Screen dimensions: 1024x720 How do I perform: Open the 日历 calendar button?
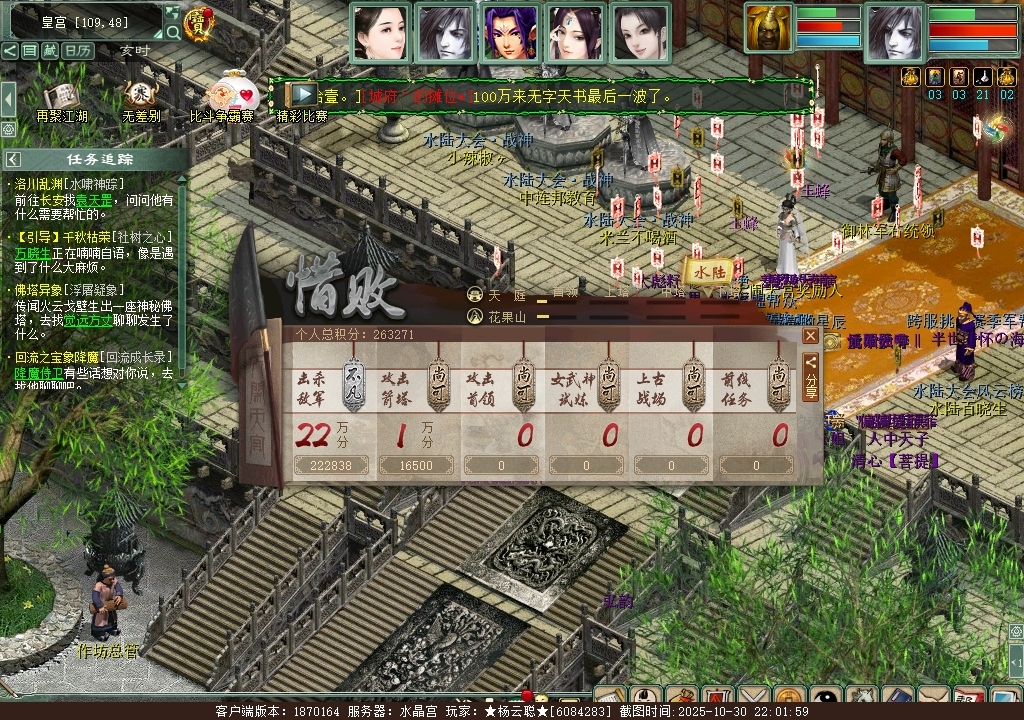pos(78,50)
